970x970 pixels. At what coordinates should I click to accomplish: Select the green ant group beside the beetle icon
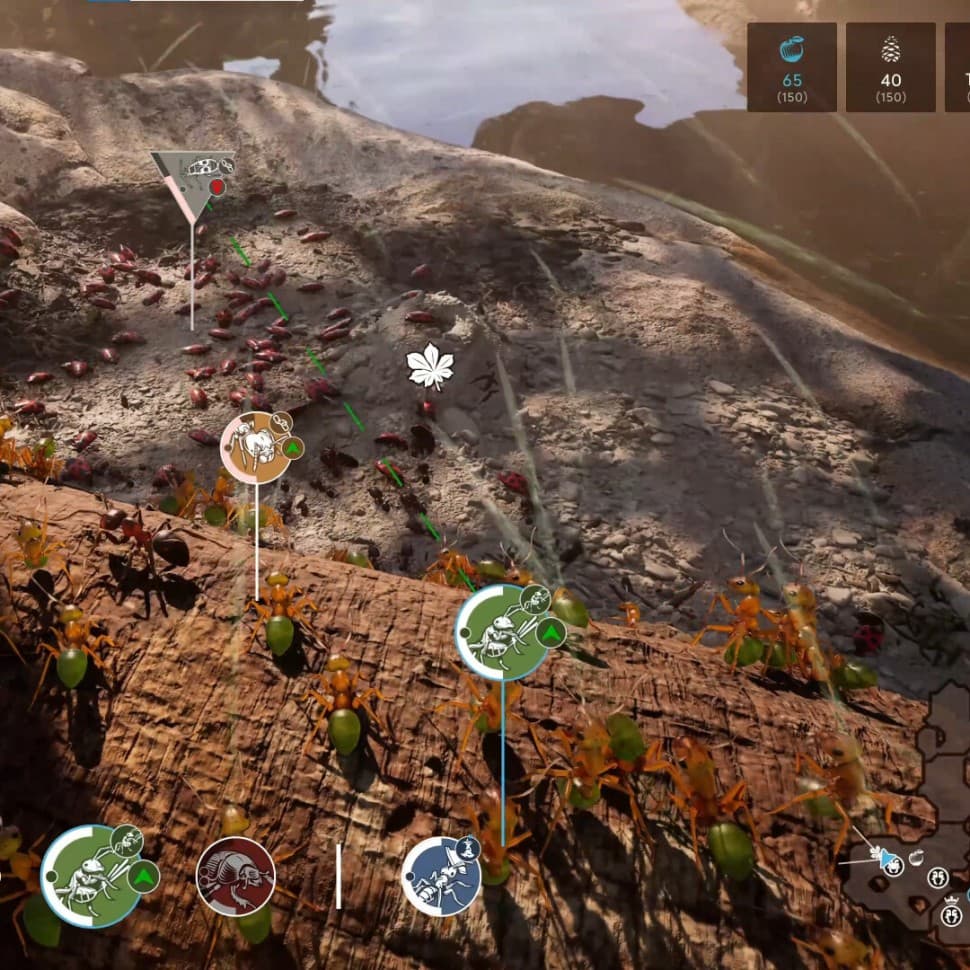[x=90, y=876]
